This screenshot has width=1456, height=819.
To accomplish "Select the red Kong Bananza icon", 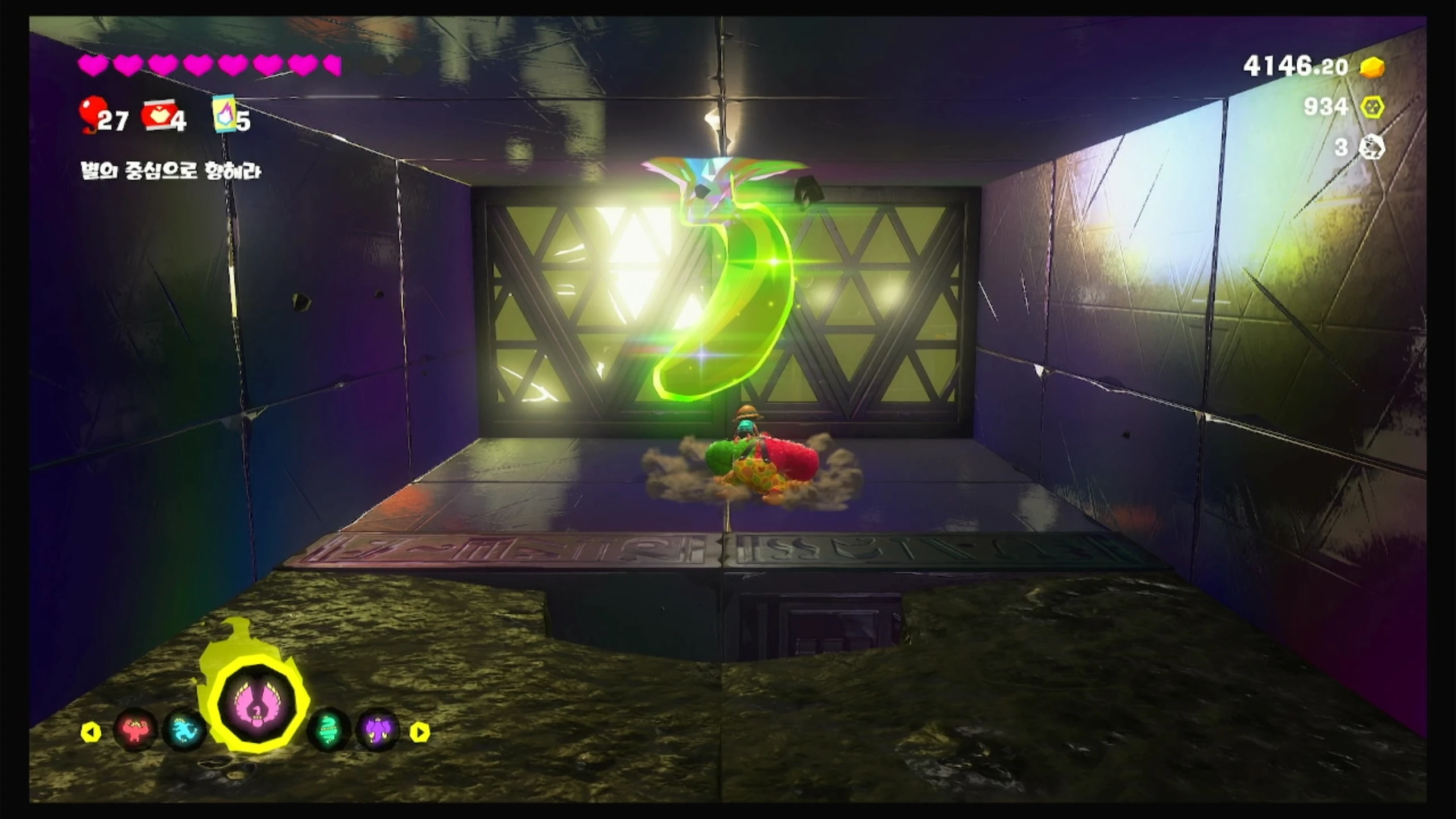I will (x=135, y=730).
